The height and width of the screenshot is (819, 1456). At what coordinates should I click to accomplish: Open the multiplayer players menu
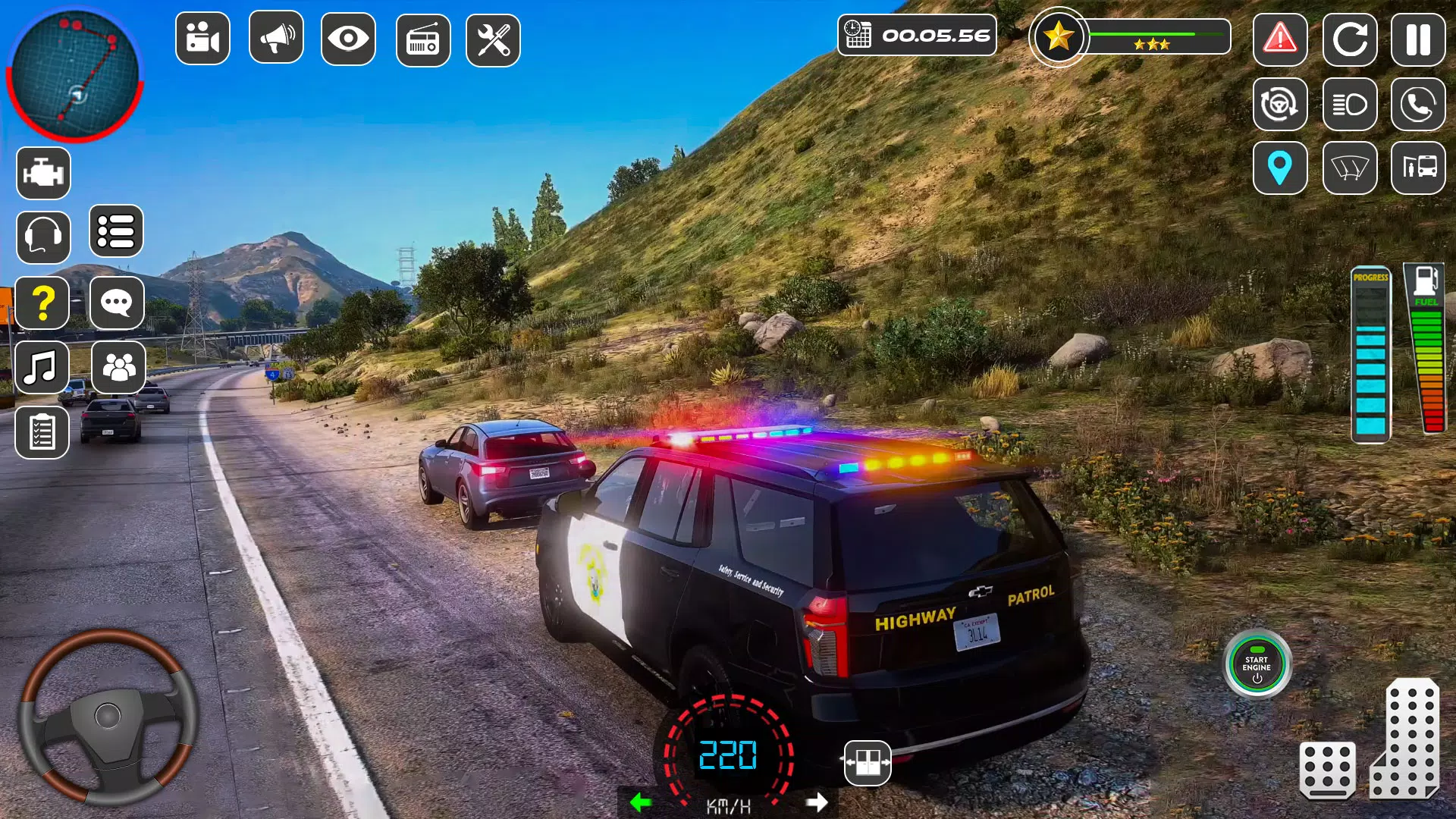point(117,367)
